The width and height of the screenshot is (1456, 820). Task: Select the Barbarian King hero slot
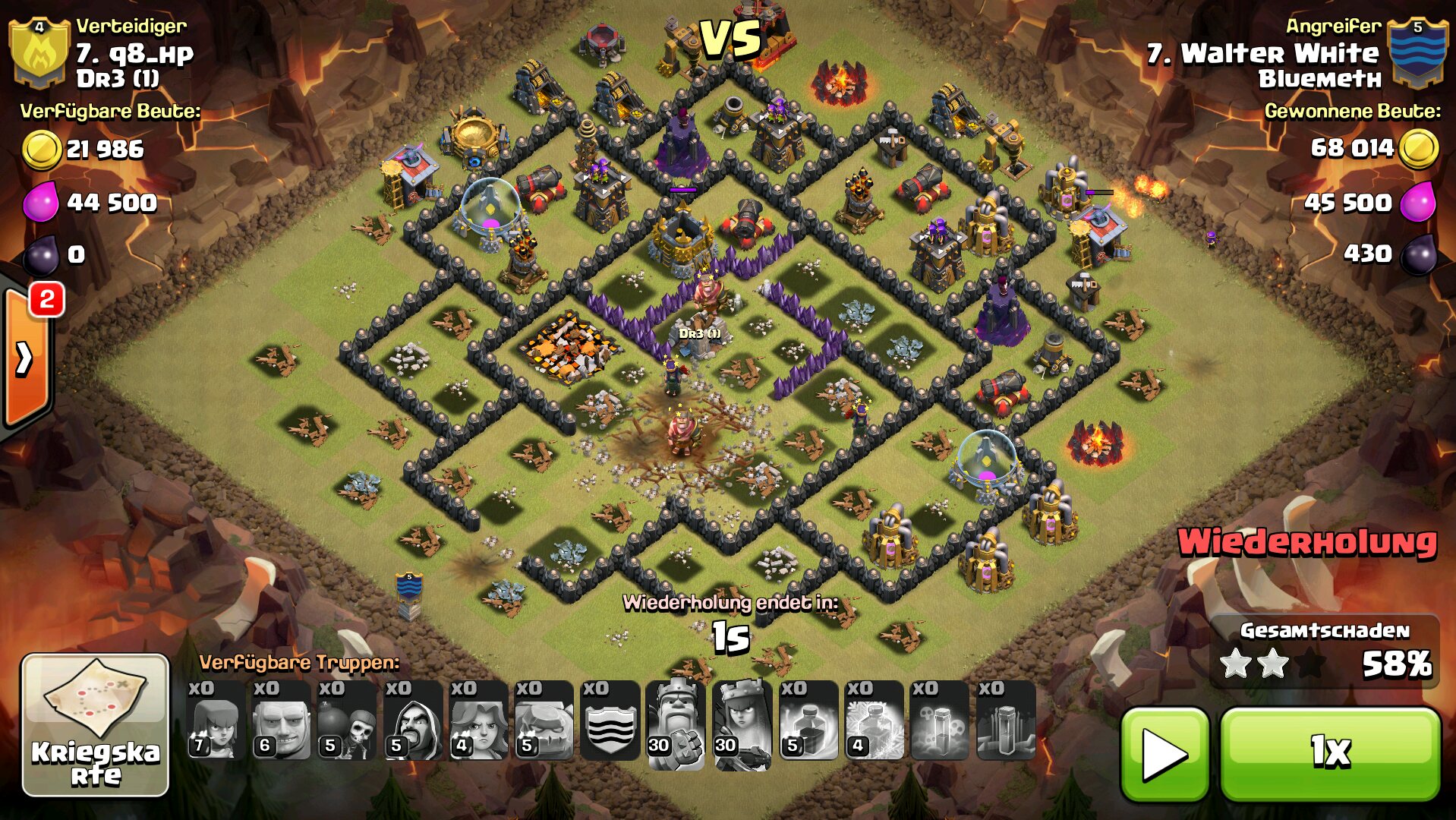click(x=676, y=723)
